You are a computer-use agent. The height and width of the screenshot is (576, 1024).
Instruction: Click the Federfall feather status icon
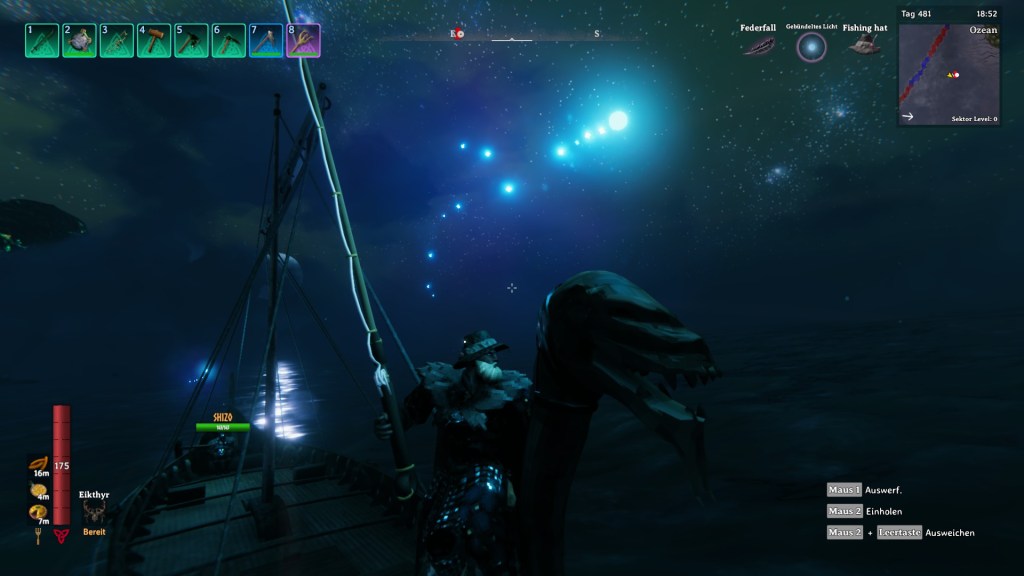coord(758,46)
